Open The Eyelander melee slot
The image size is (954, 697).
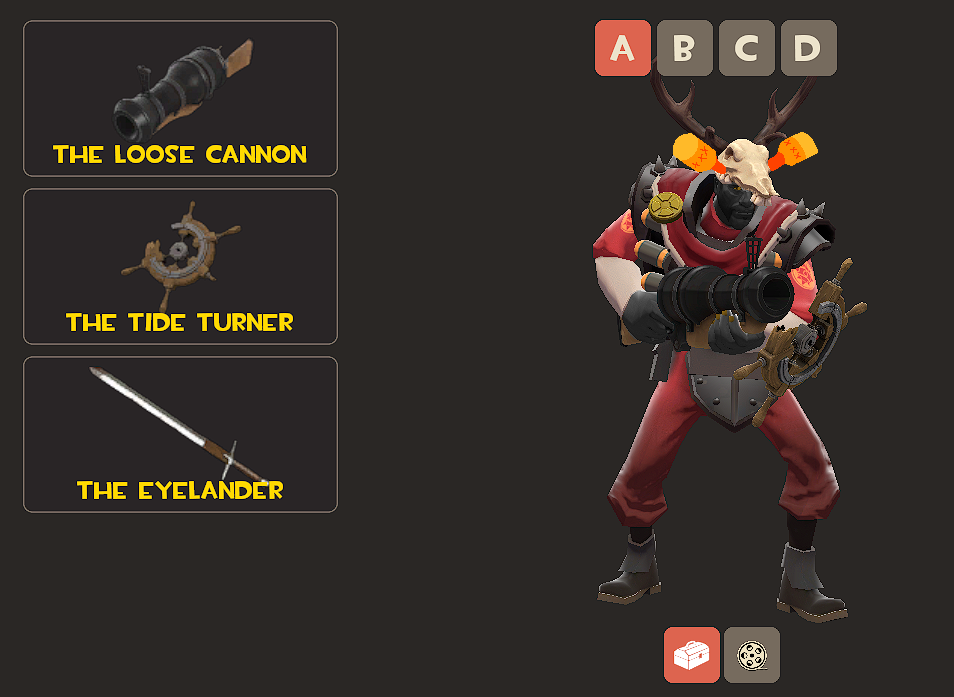click(x=180, y=435)
